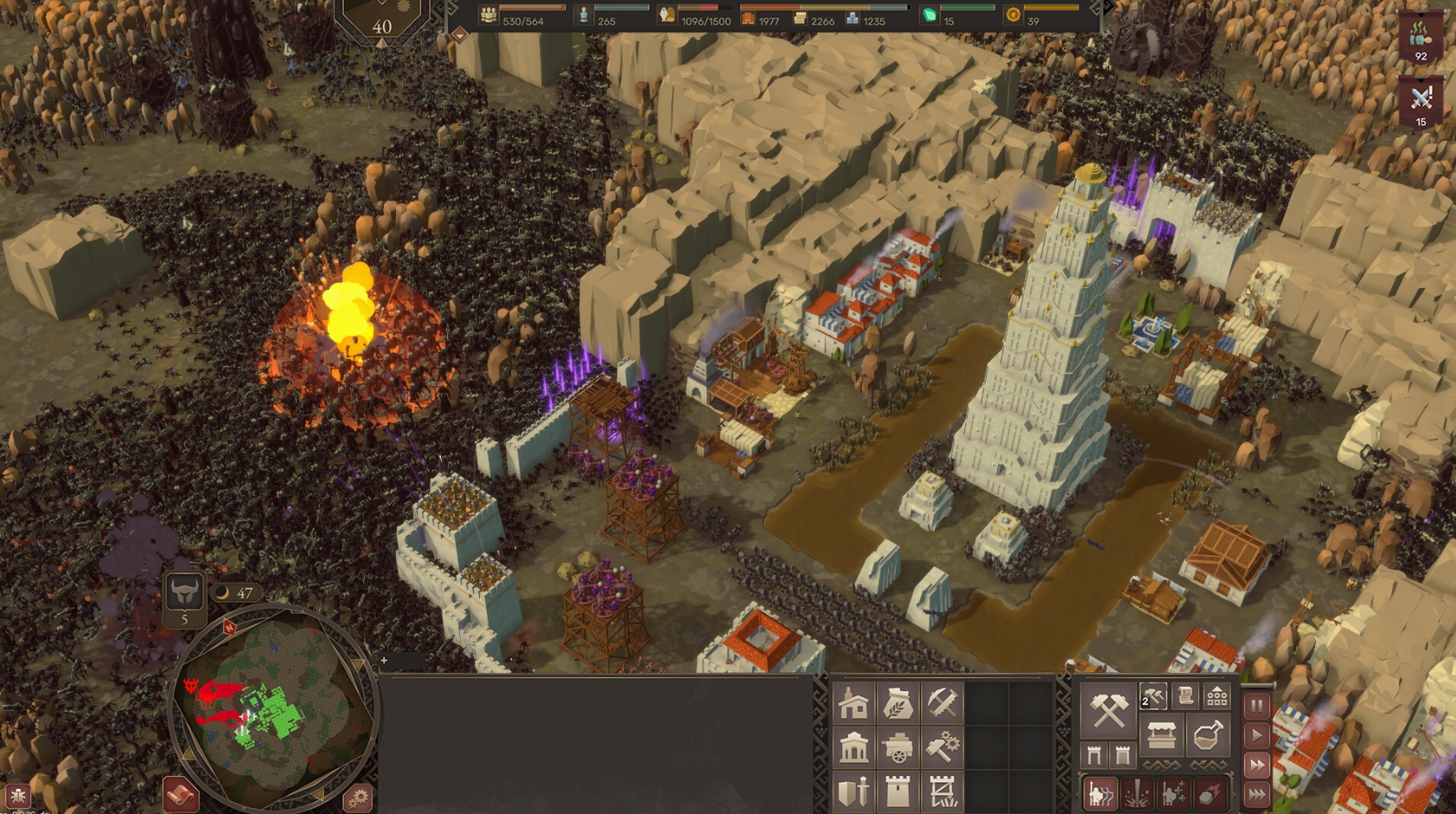Open the gear settings button

357,797
